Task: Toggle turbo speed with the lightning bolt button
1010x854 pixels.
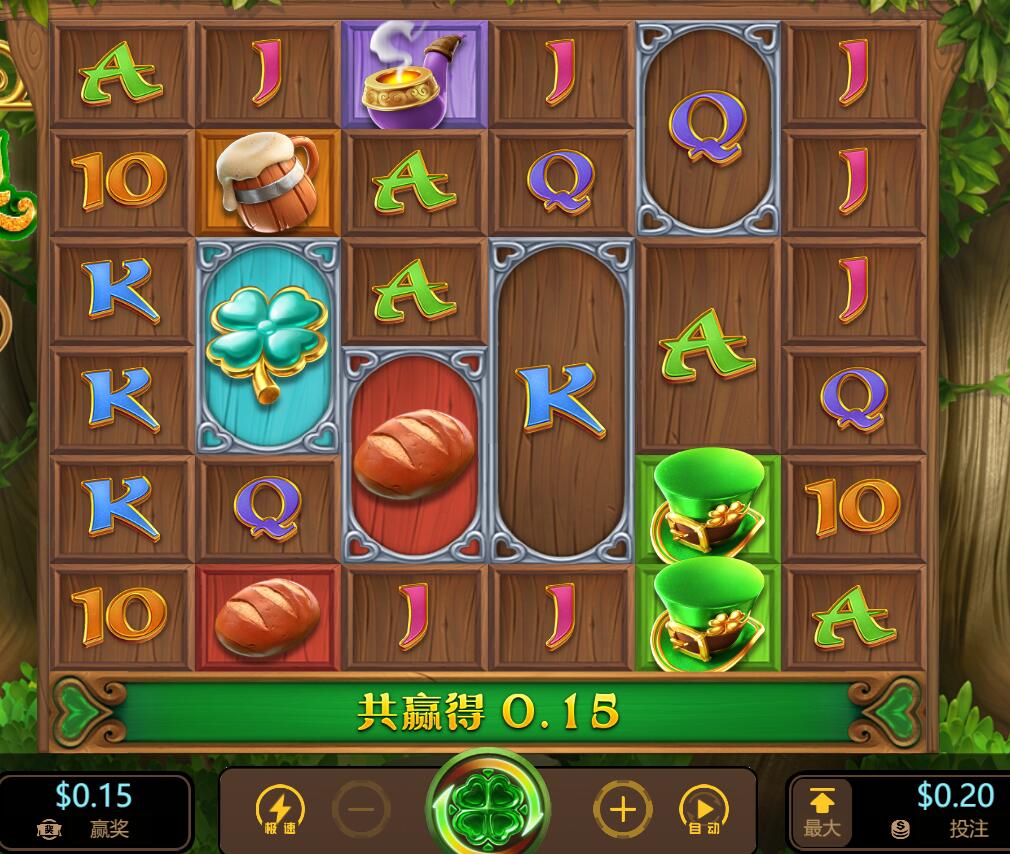Action: (x=281, y=809)
